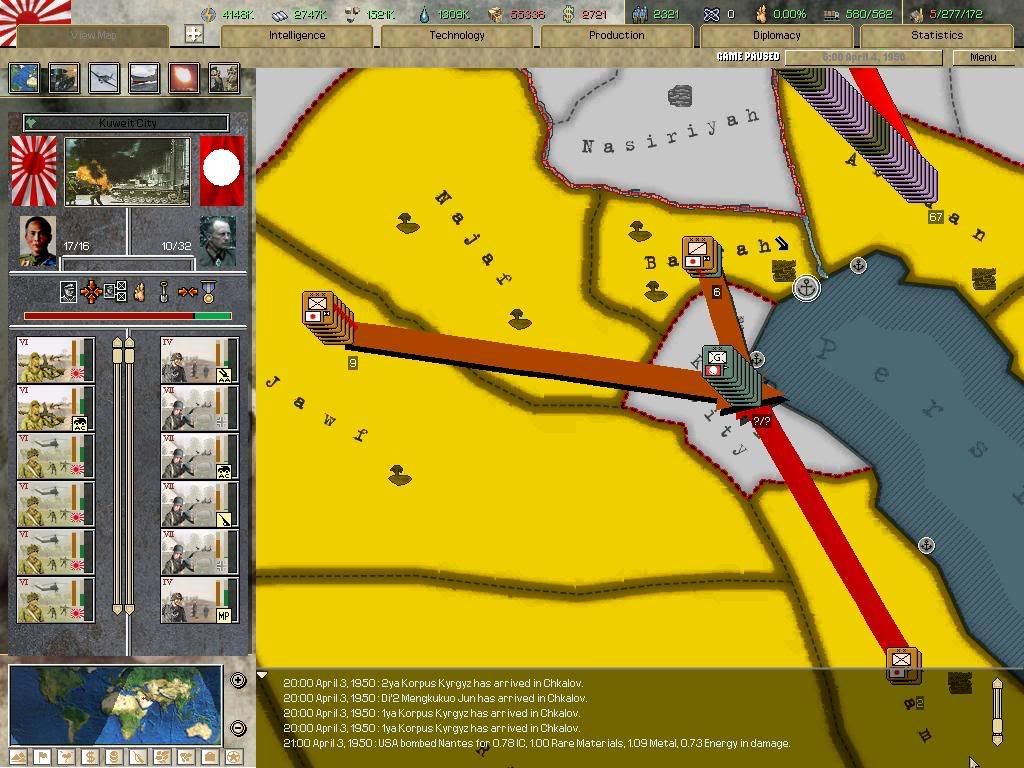This screenshot has width=1024, height=768.
Task: Select the first Japanese division in battle list
Action: 55,360
